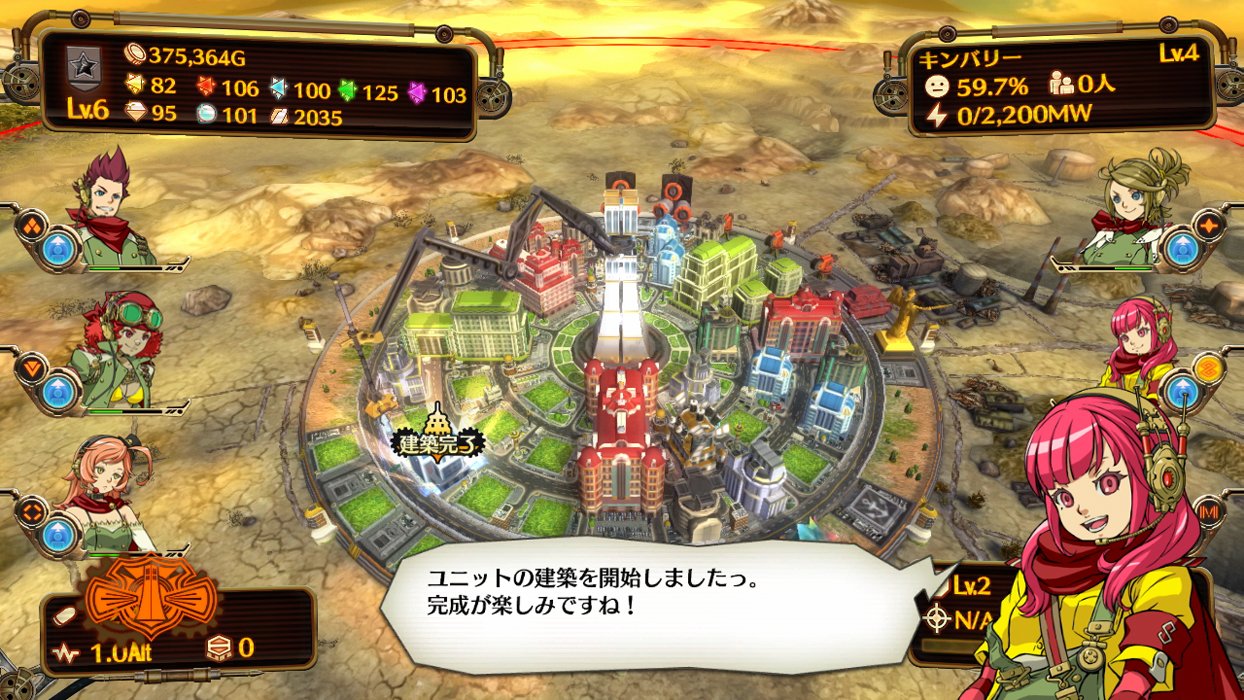Click the blue icon beside the purple-haired soldier
Image resolution: width=1244 pixels, height=700 pixels.
pyautogui.click(x=60, y=249)
